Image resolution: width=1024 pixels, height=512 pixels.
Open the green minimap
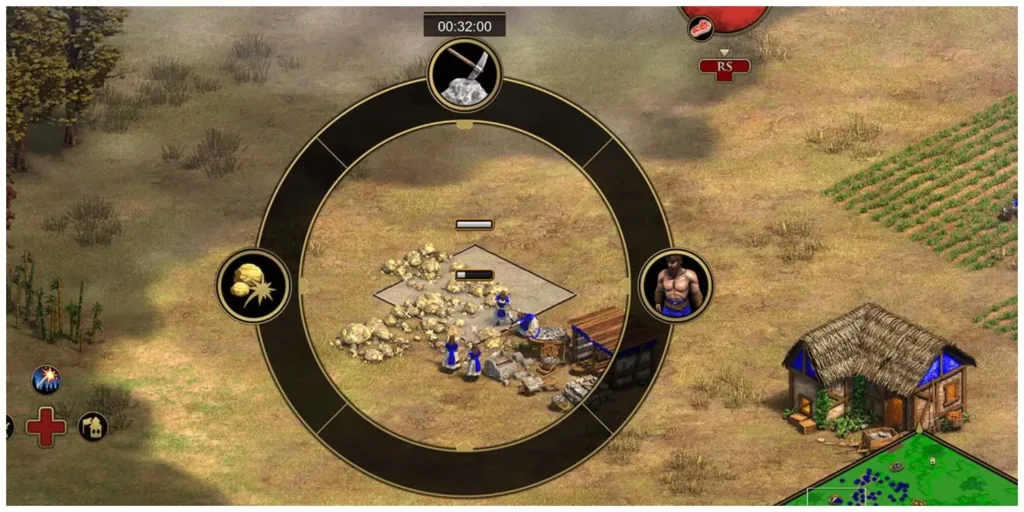pos(900,475)
